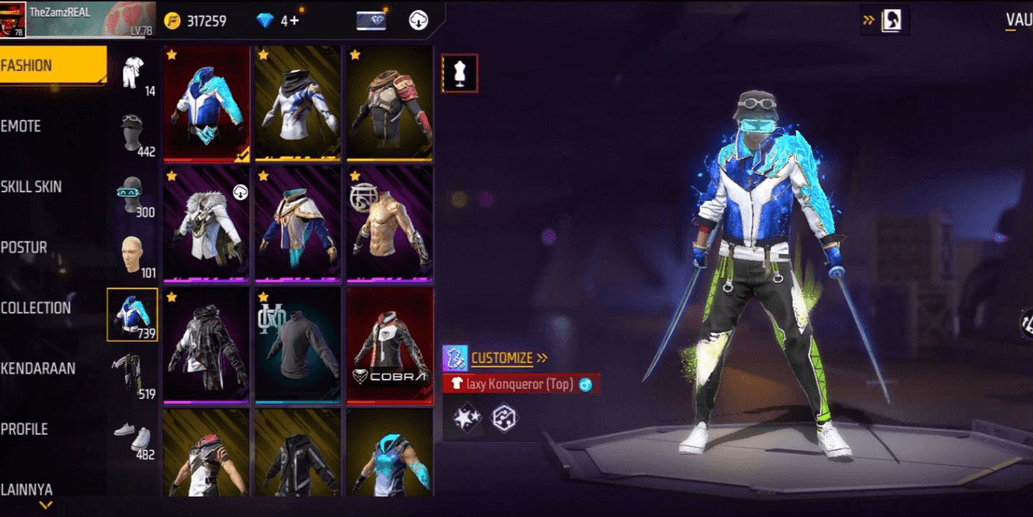Switch to the Skill Skin tab
The height and width of the screenshot is (517, 1033).
(x=31, y=187)
